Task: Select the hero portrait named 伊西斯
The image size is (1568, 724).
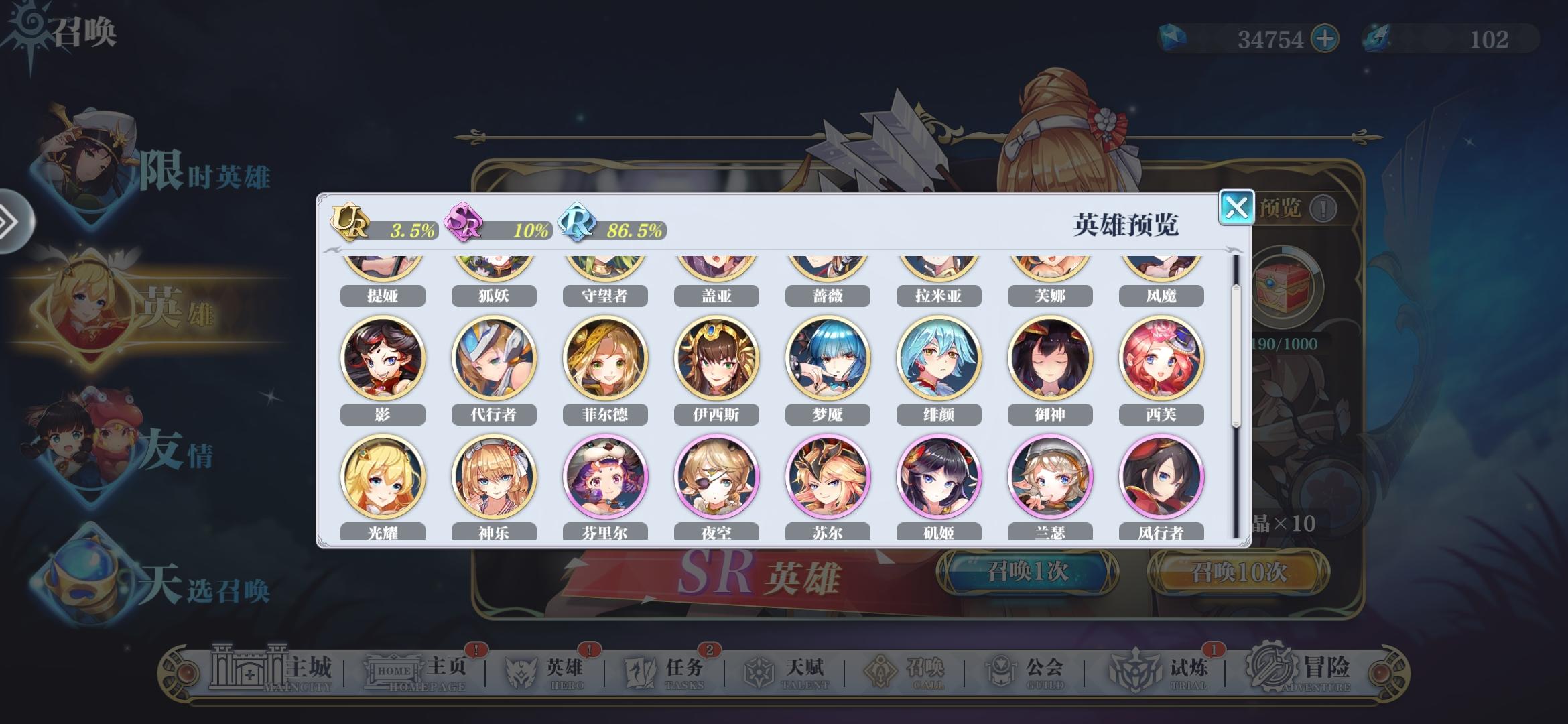Action: click(716, 359)
